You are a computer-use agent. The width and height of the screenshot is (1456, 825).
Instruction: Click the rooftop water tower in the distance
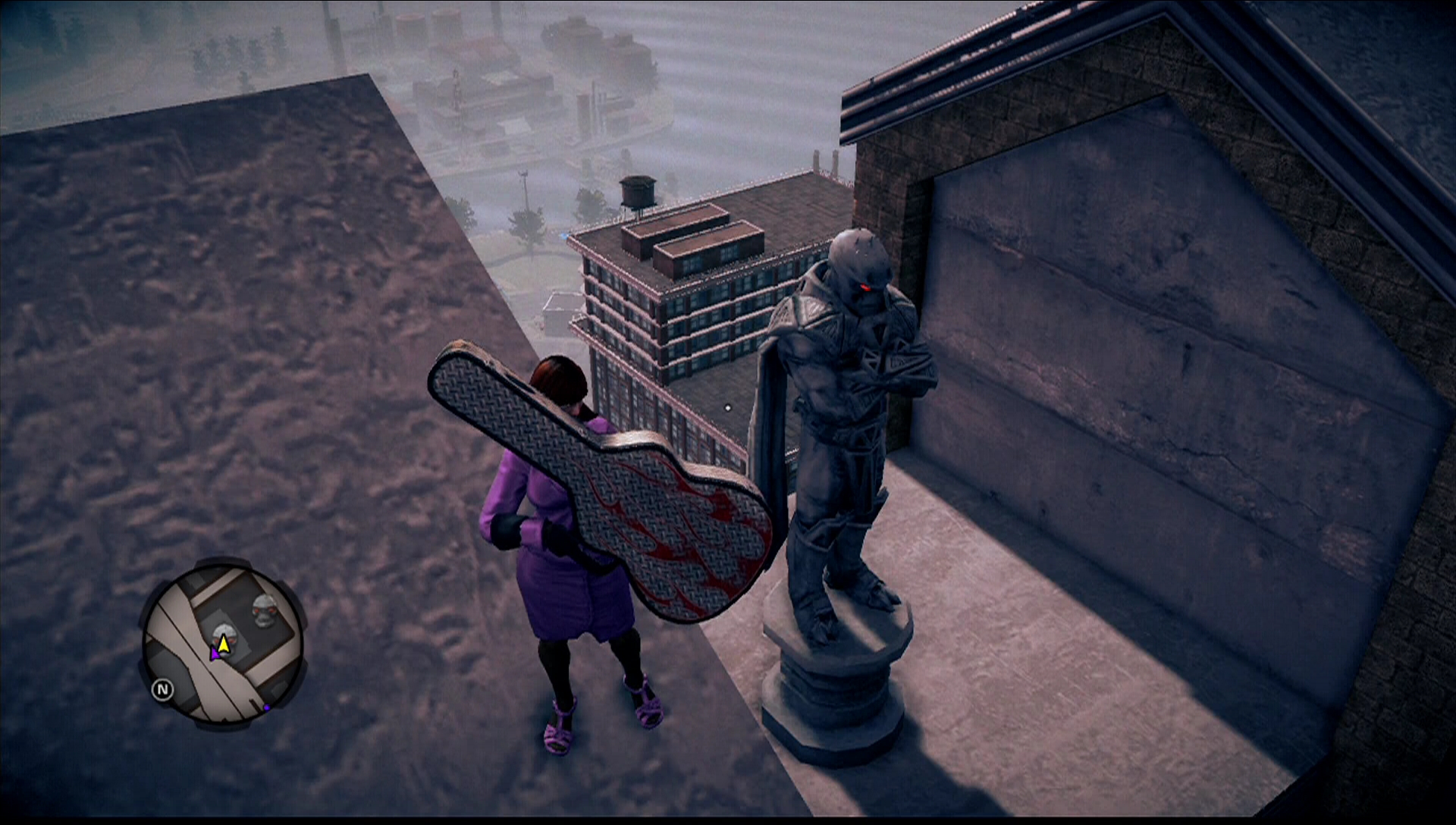tap(638, 192)
